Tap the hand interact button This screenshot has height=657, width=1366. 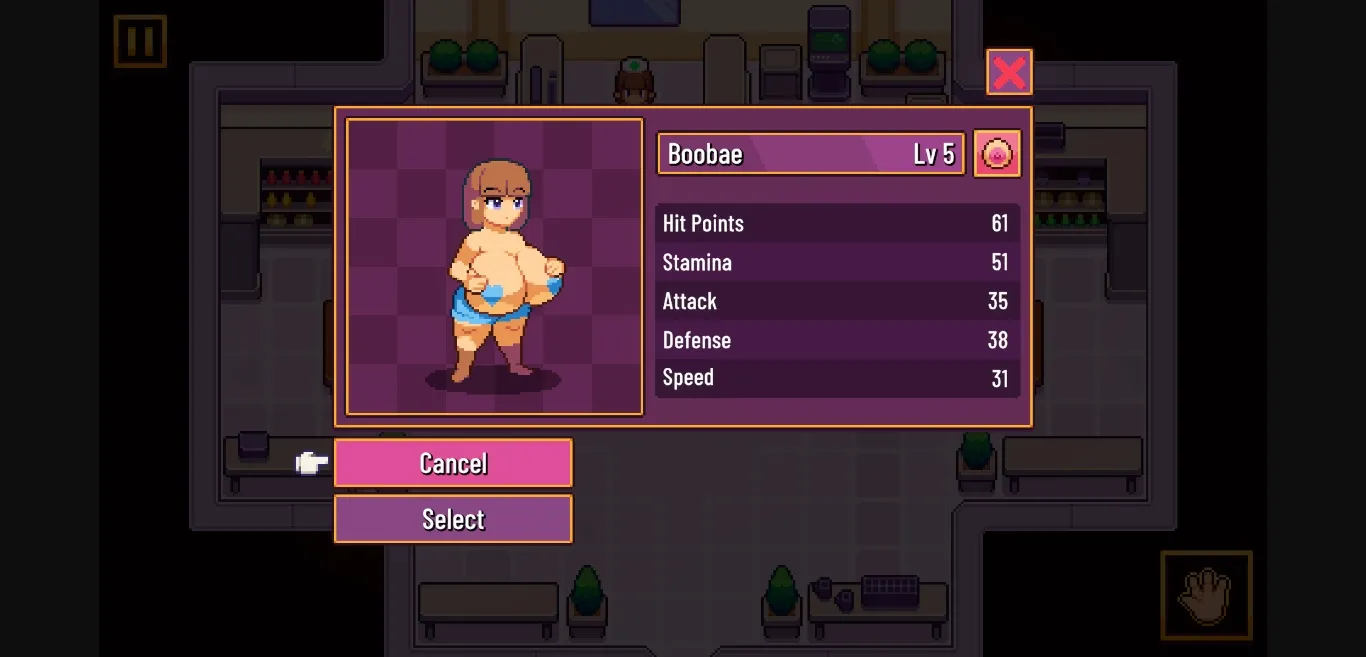pos(1206,595)
